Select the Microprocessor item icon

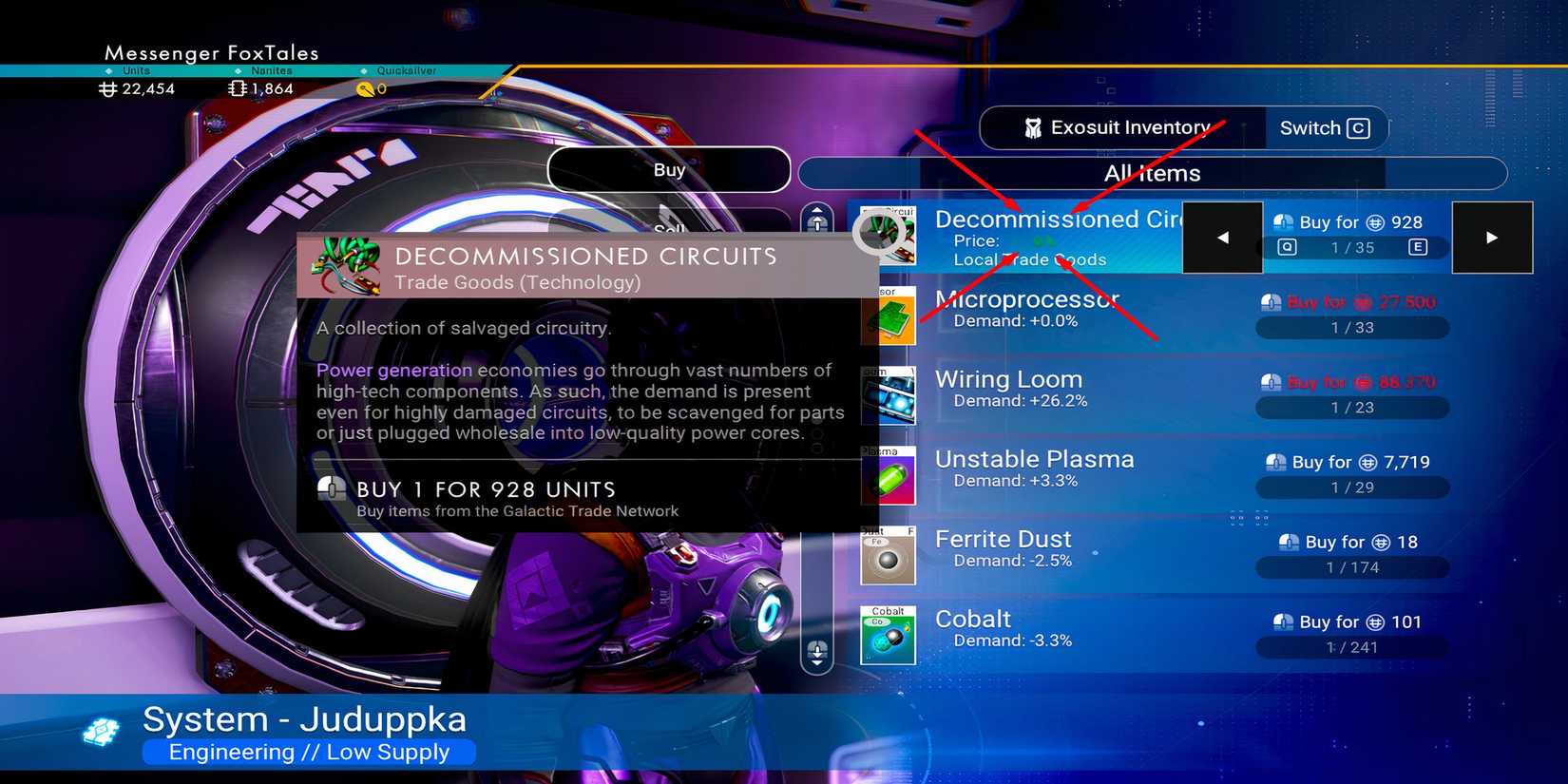888,316
